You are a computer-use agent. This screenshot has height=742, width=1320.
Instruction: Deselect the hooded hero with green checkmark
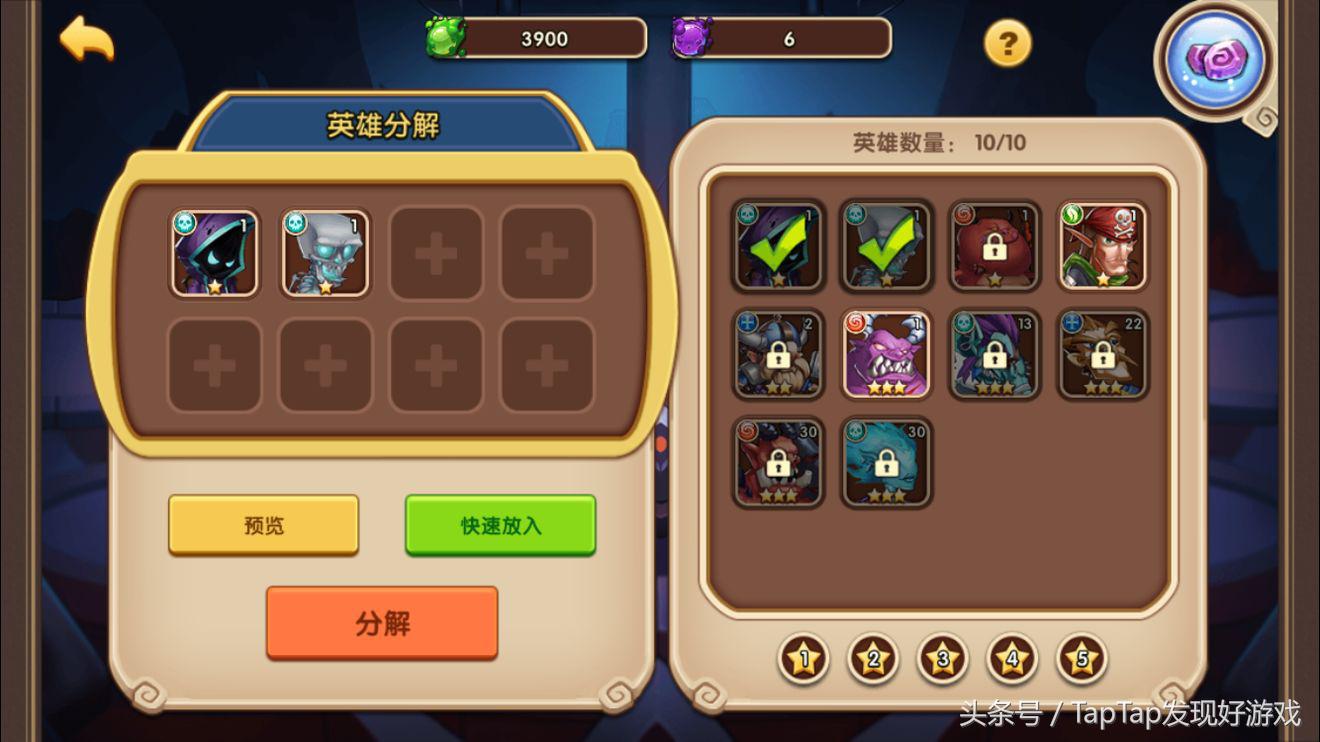coord(776,247)
